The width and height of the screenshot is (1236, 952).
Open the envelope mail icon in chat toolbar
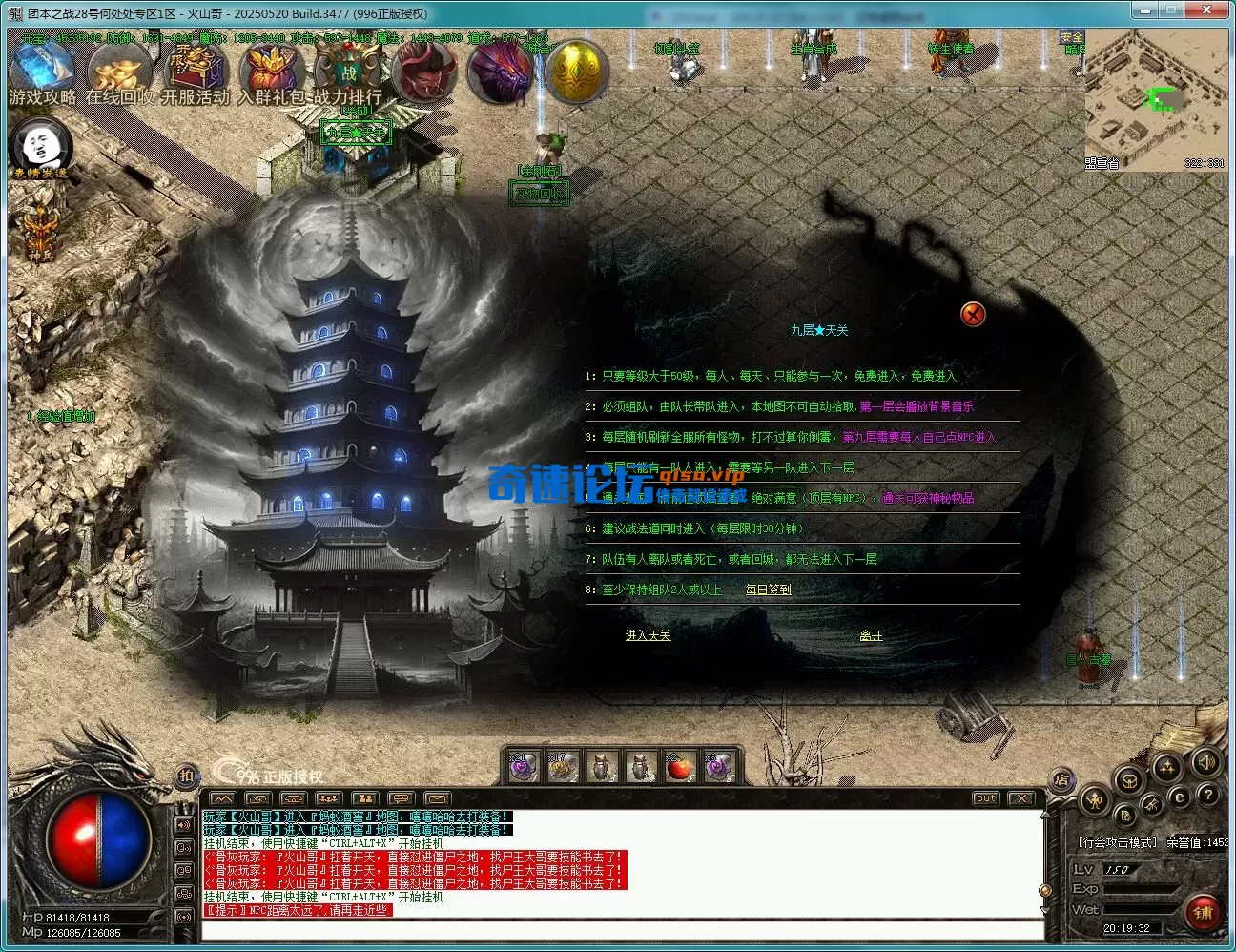coord(439,798)
